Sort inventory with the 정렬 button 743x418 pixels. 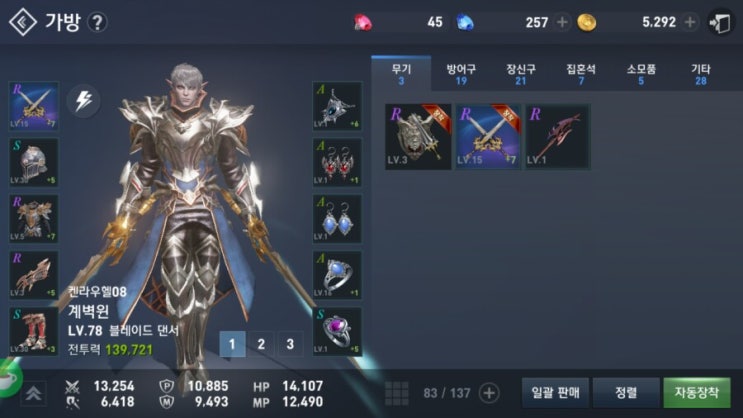click(625, 392)
